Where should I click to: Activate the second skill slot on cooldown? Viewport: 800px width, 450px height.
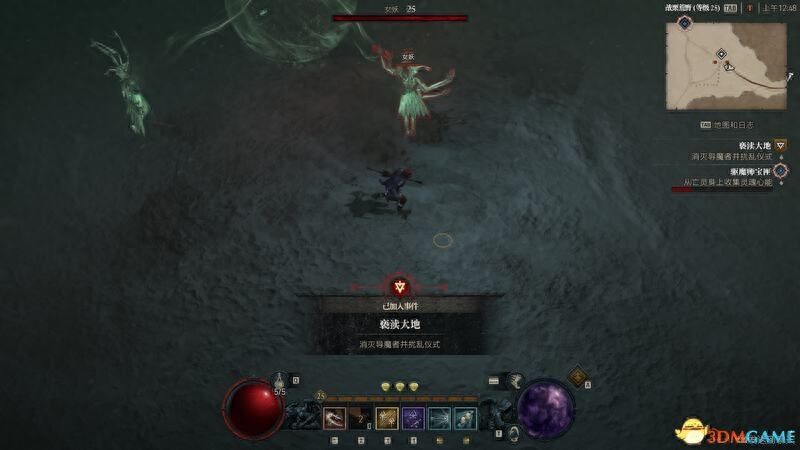(x=361, y=418)
